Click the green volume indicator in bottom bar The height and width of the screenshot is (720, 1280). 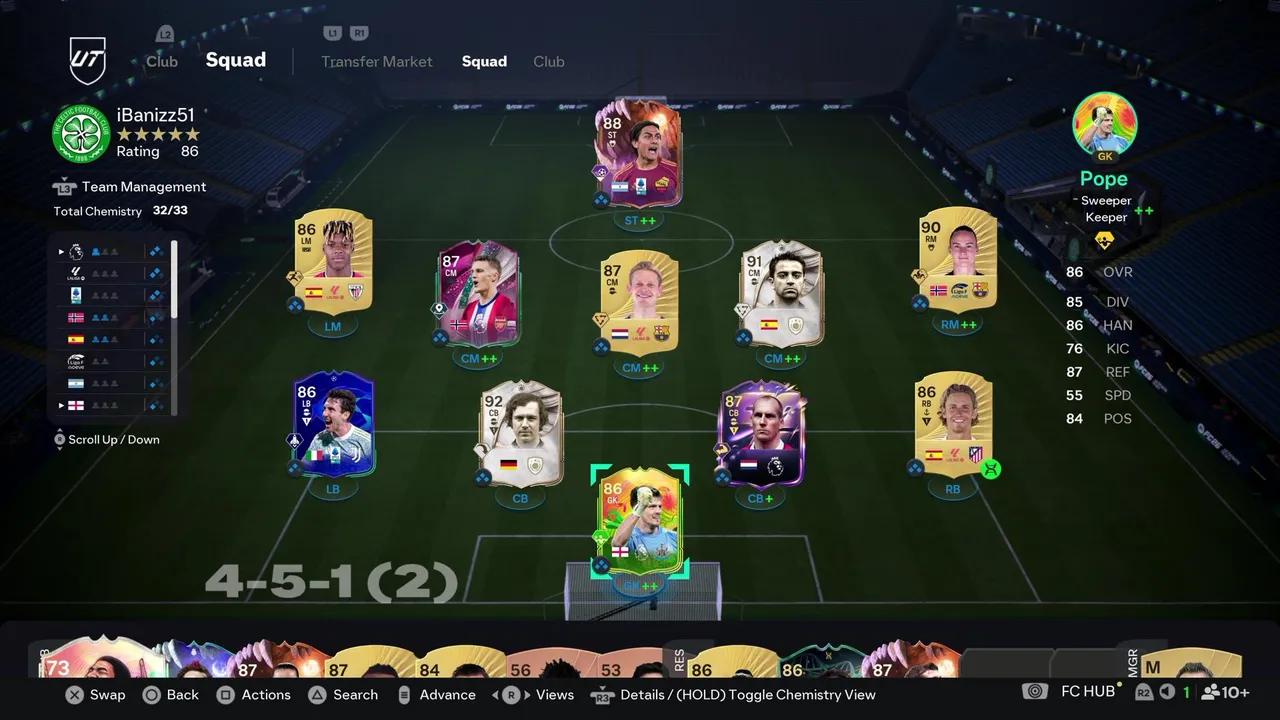[1165, 691]
